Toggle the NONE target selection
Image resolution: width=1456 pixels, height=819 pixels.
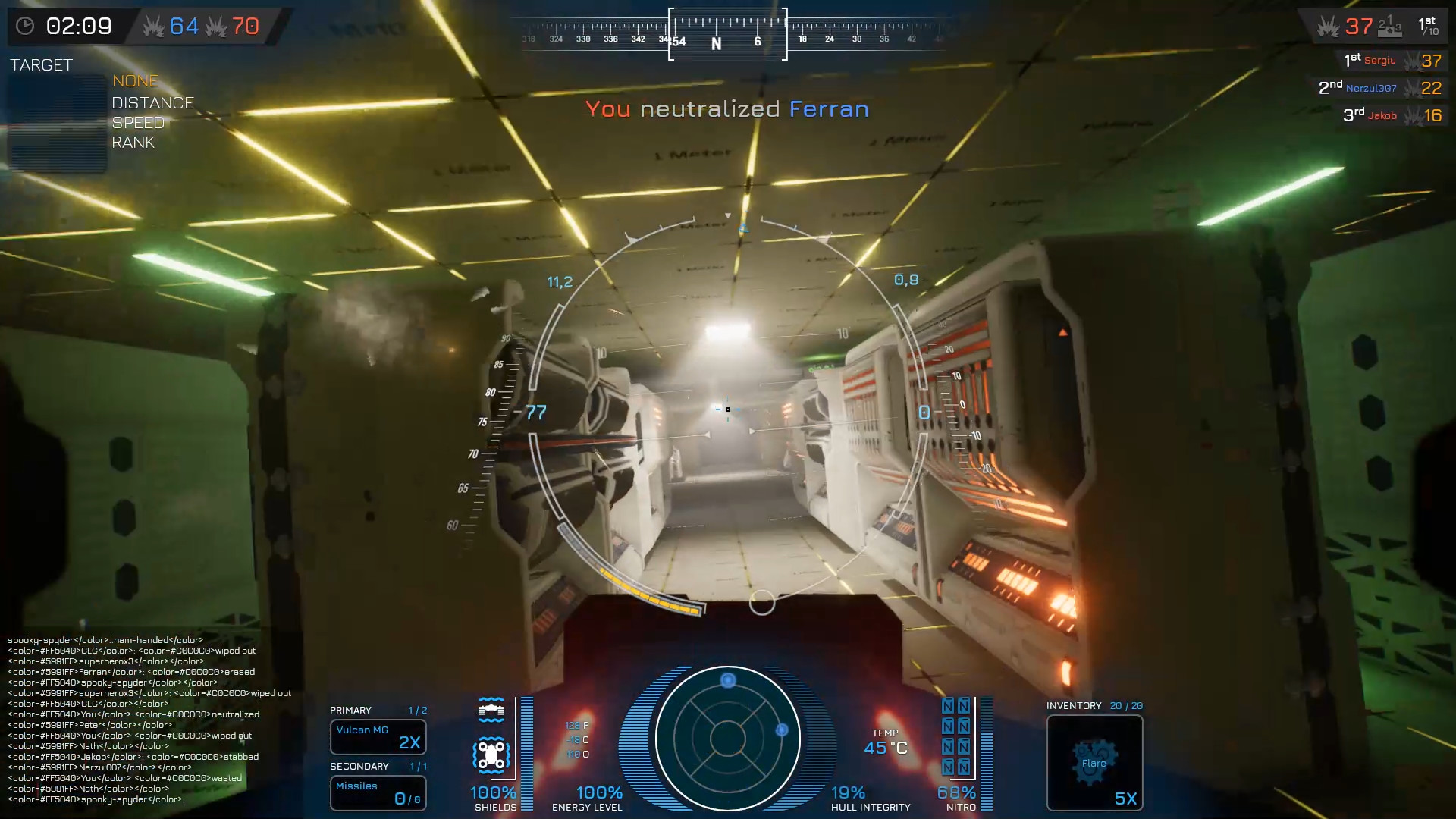[x=135, y=81]
